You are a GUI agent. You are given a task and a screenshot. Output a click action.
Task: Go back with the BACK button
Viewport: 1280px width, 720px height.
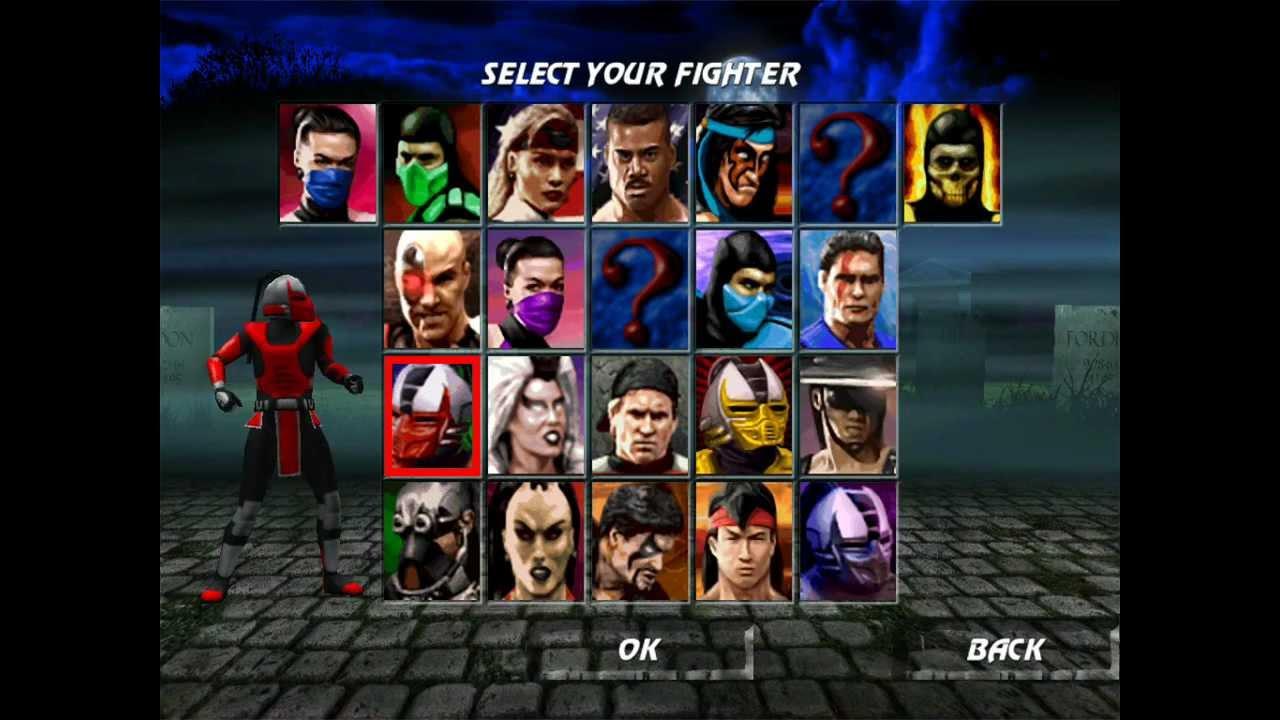tap(1005, 650)
